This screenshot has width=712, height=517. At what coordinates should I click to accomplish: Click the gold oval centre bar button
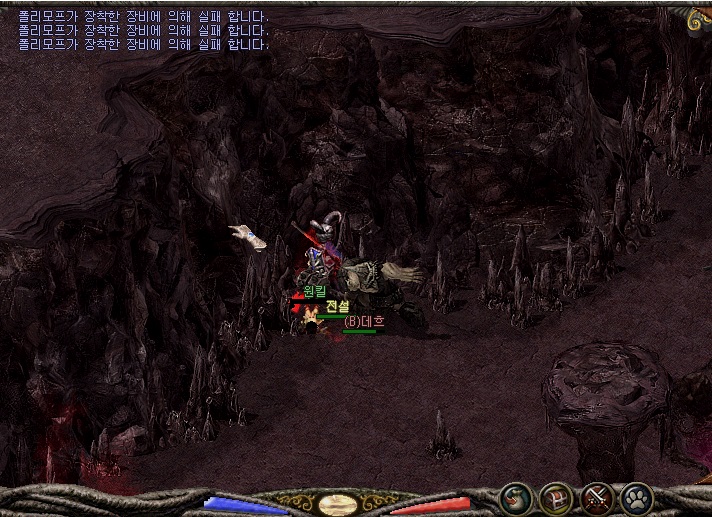[338, 504]
